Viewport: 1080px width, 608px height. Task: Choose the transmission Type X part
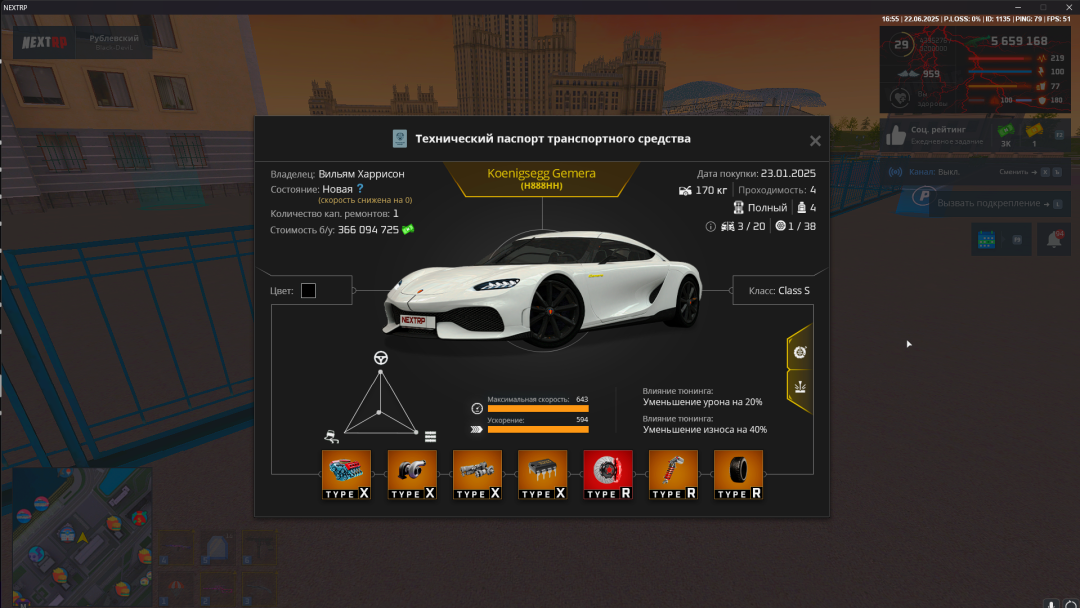click(477, 474)
